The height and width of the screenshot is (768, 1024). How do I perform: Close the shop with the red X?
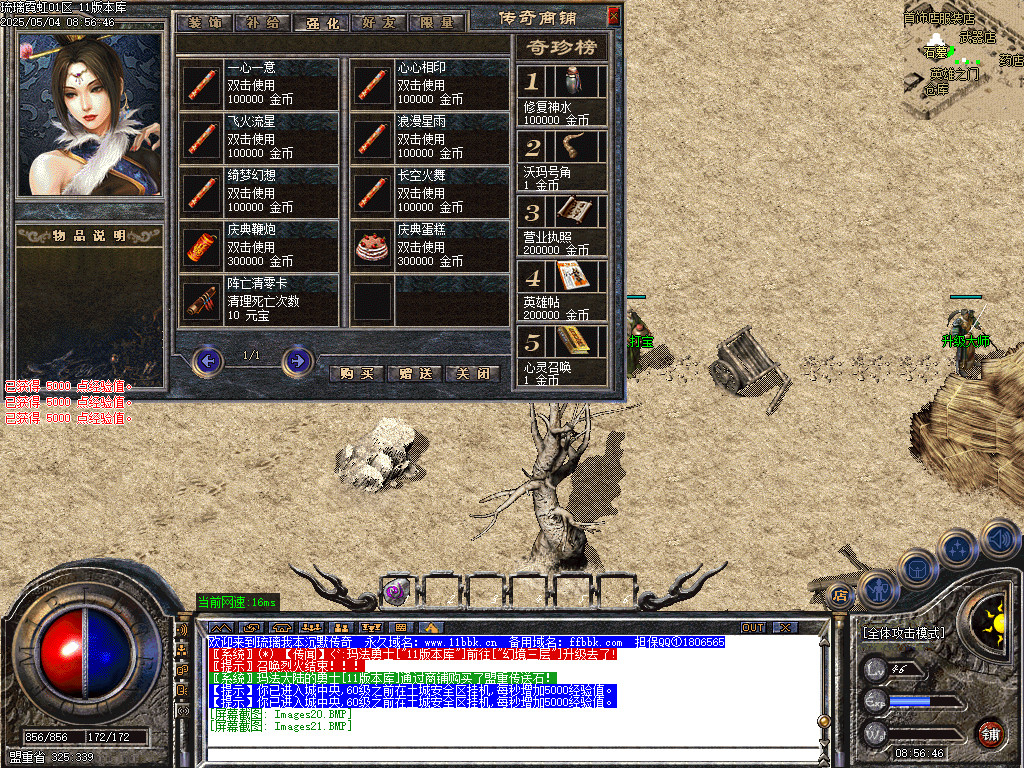(x=614, y=15)
